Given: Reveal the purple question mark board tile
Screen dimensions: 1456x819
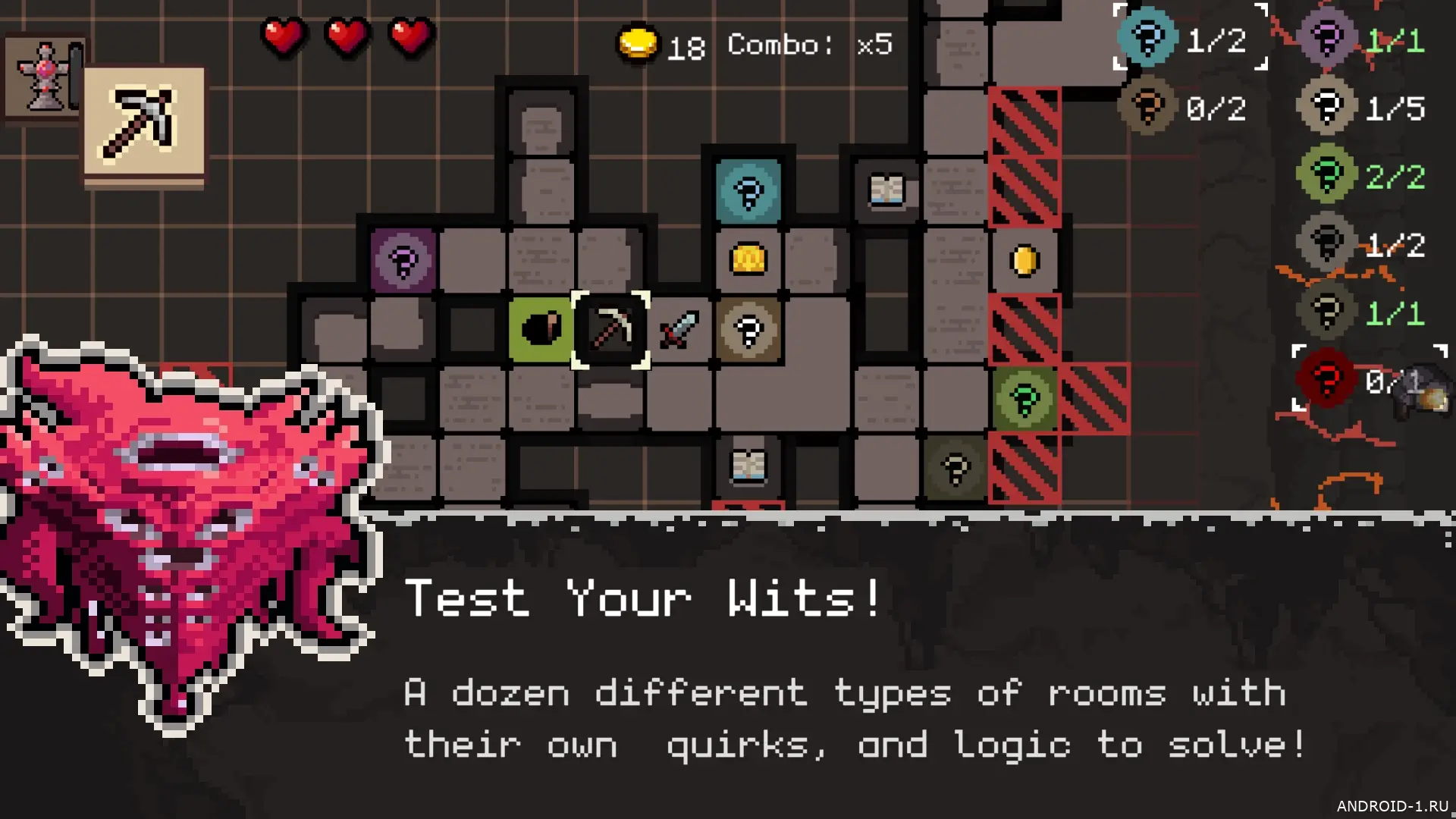Looking at the screenshot, I should point(403,261).
